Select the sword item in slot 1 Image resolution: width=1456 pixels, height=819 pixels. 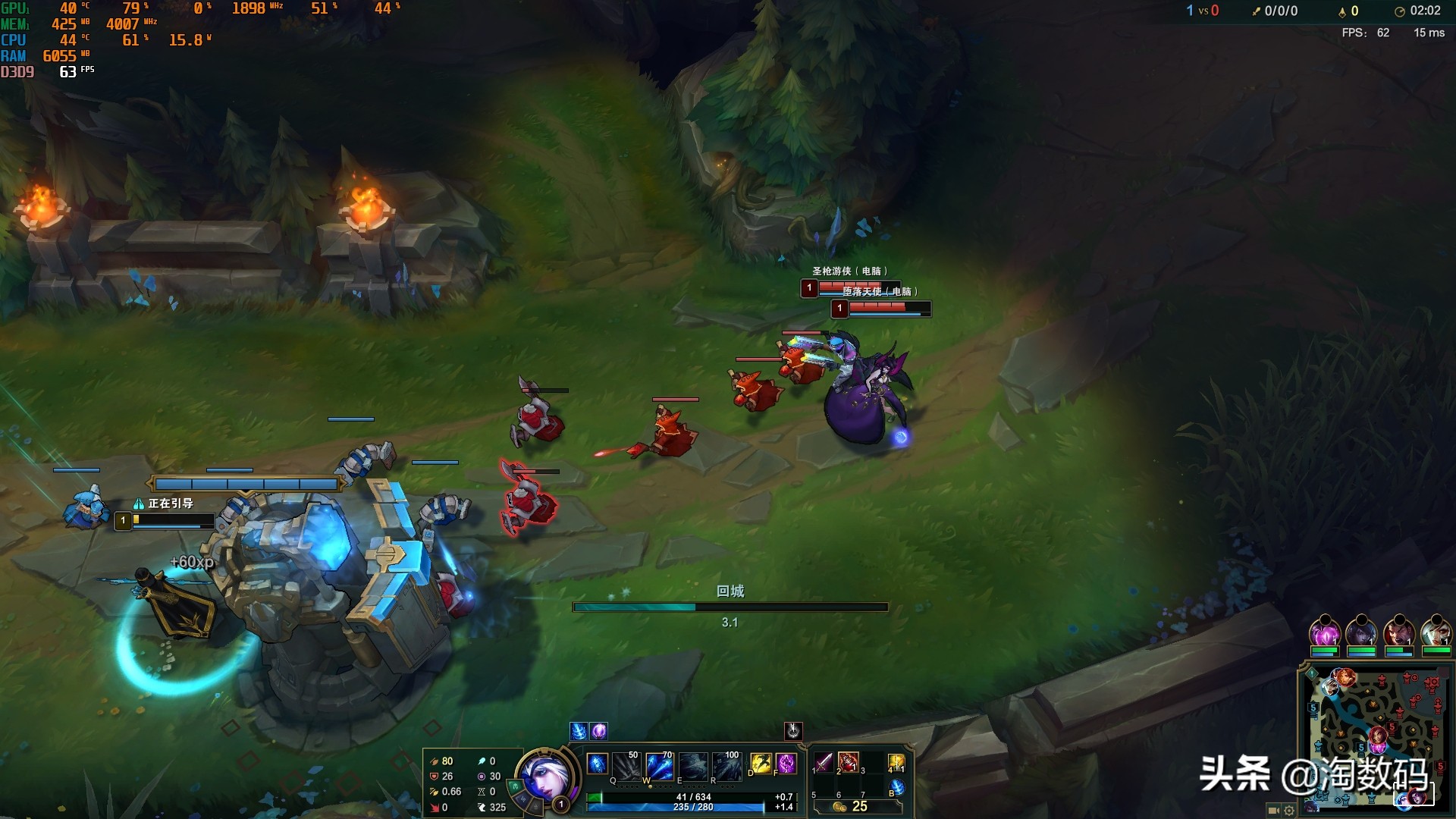click(x=824, y=762)
